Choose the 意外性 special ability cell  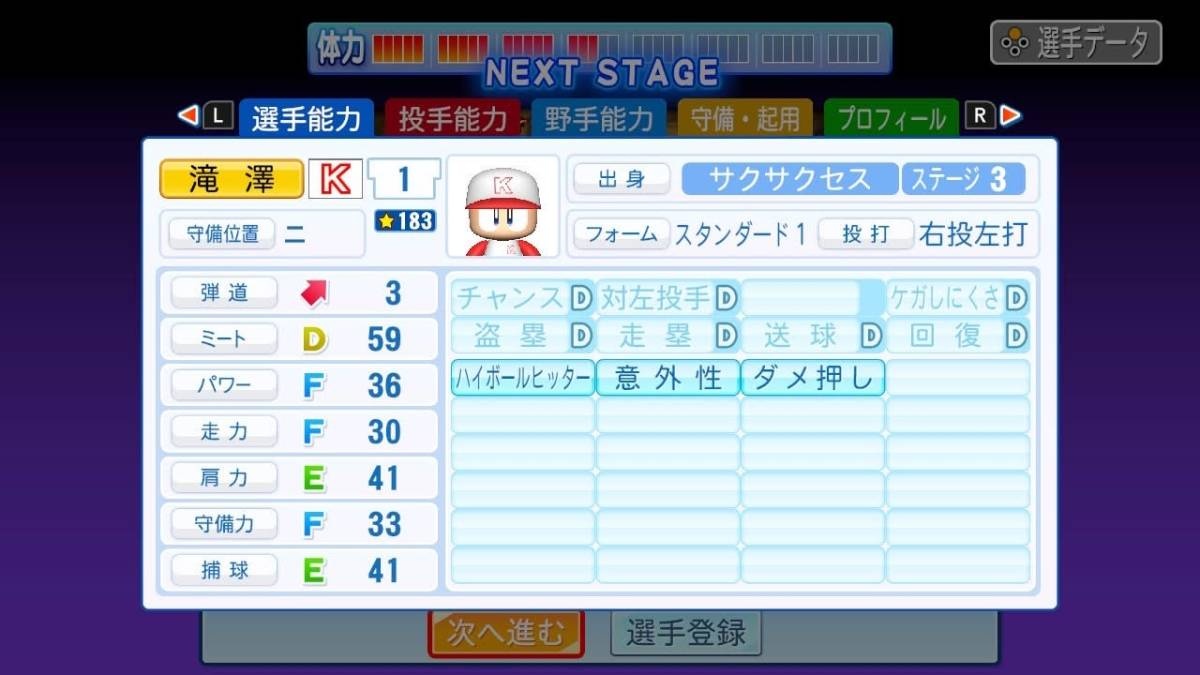[x=668, y=378]
